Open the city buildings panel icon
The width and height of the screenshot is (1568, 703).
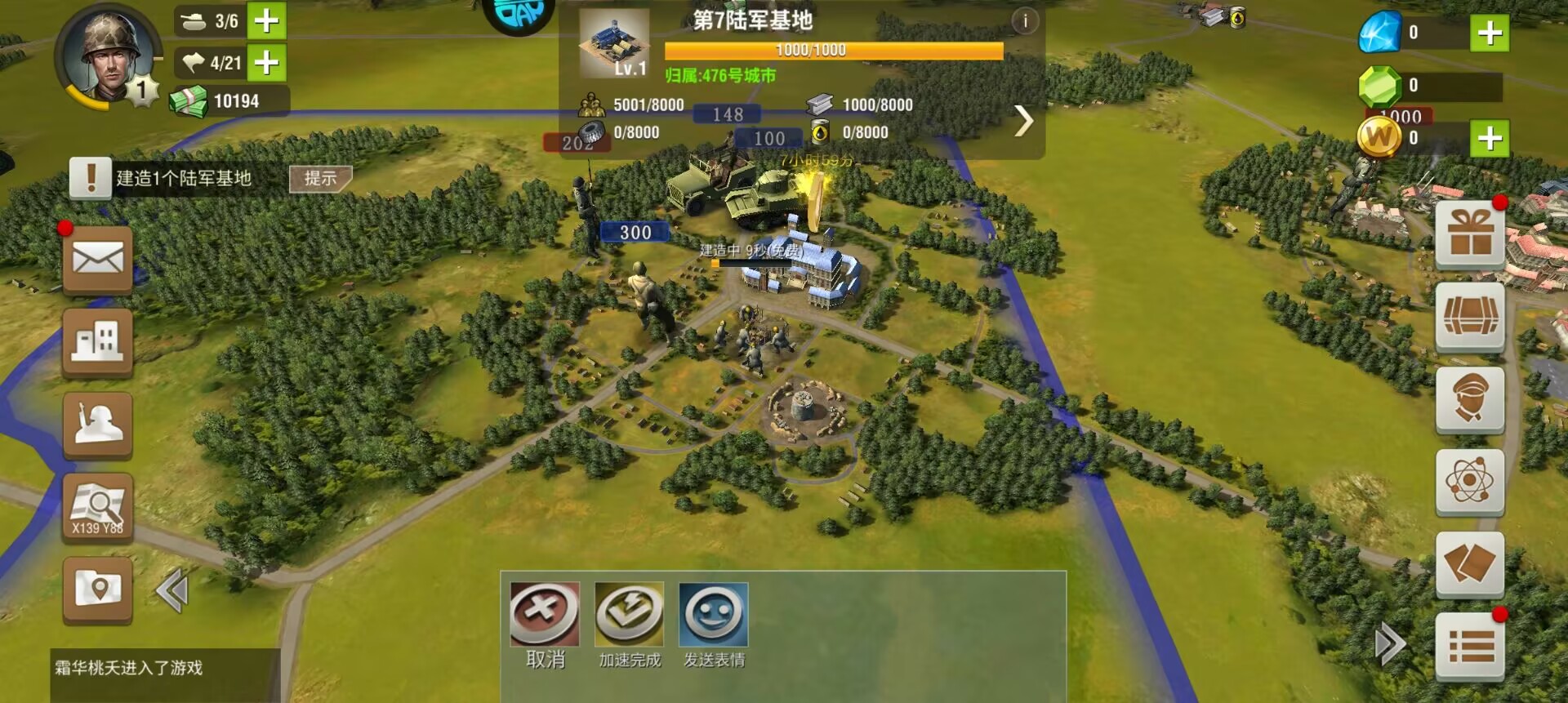(x=97, y=342)
